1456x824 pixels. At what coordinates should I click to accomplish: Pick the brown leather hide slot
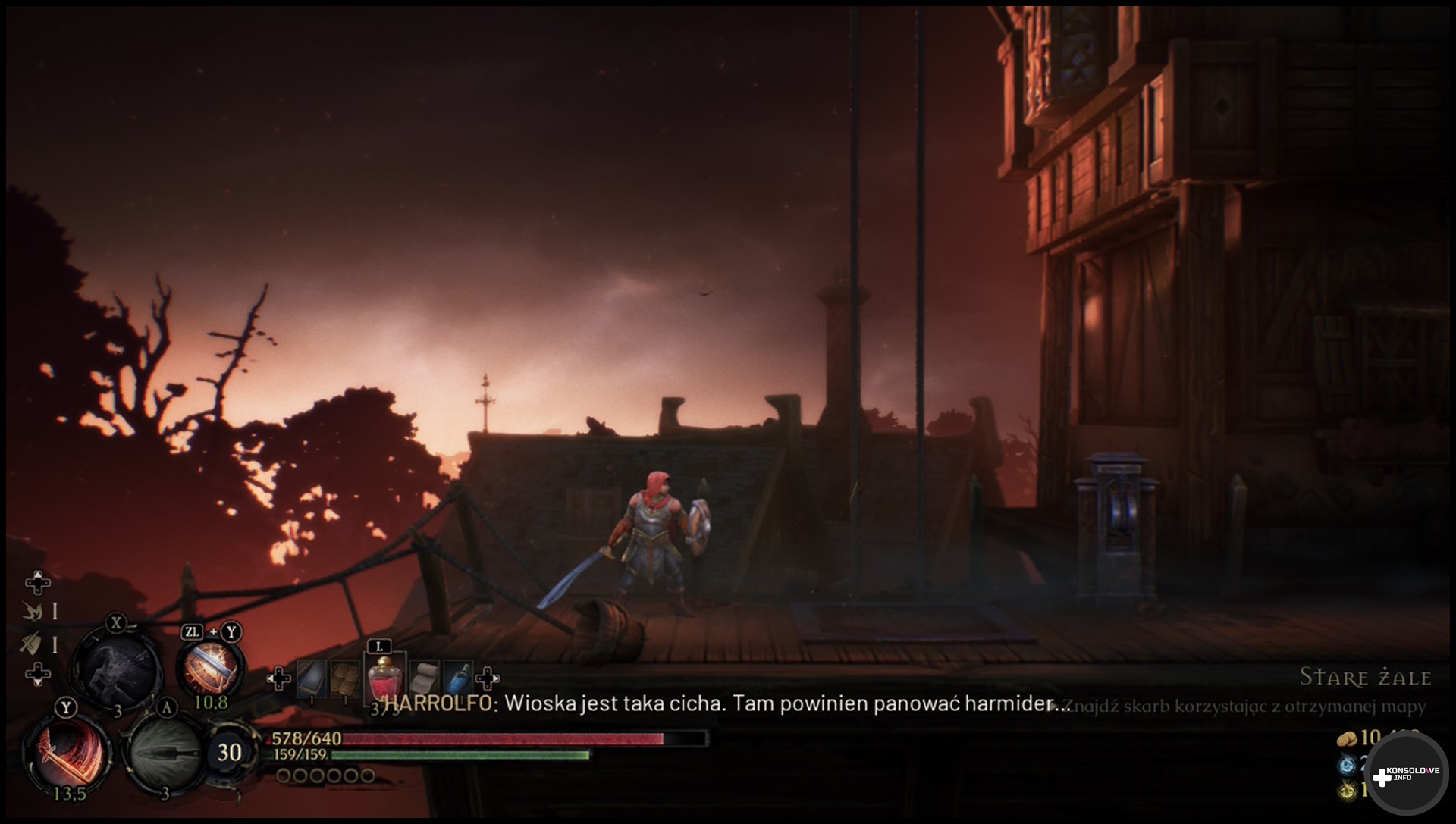point(345,678)
